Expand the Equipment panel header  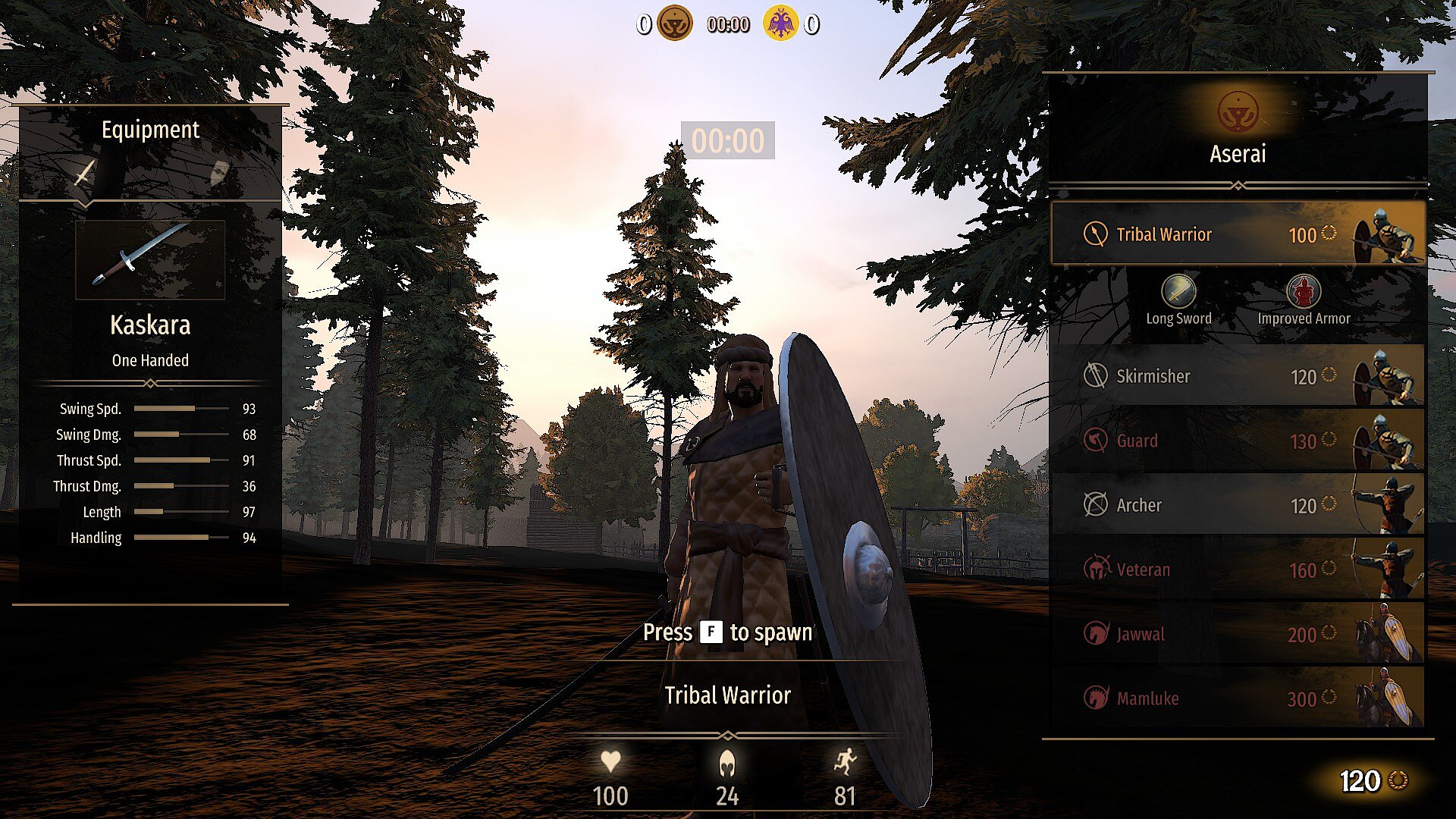151,130
